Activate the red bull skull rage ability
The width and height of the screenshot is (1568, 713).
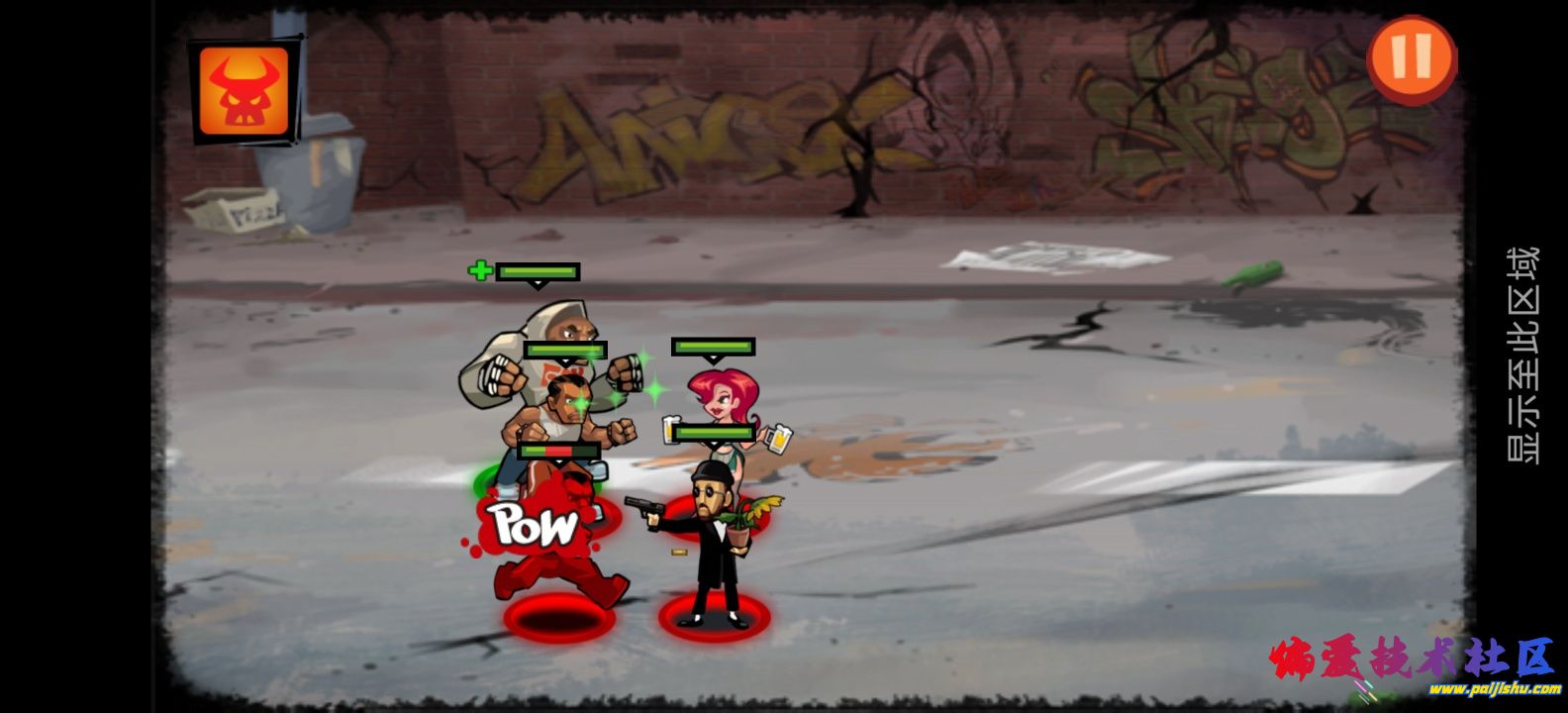(x=245, y=91)
